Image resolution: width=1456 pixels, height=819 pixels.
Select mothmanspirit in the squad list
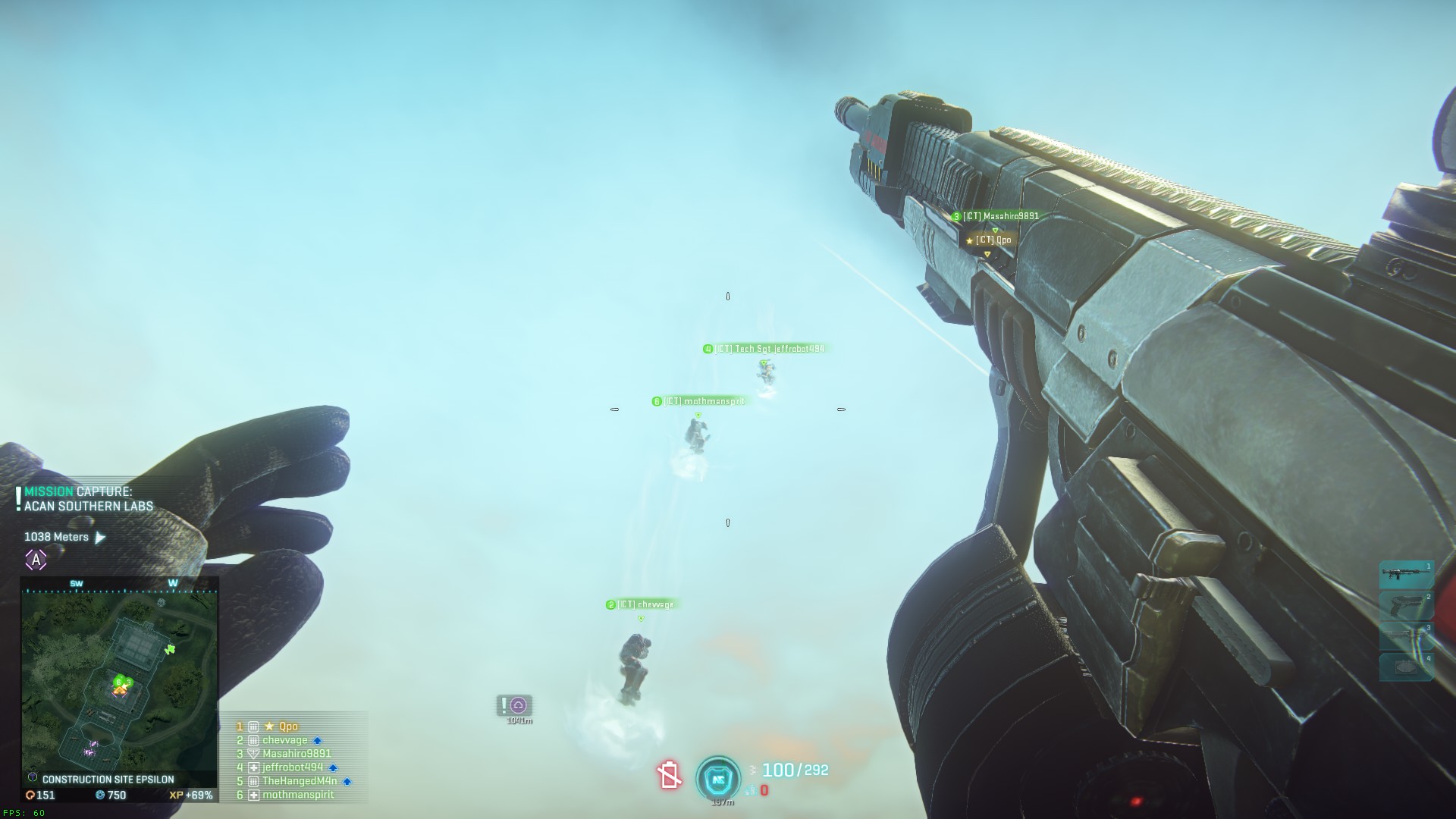298,795
